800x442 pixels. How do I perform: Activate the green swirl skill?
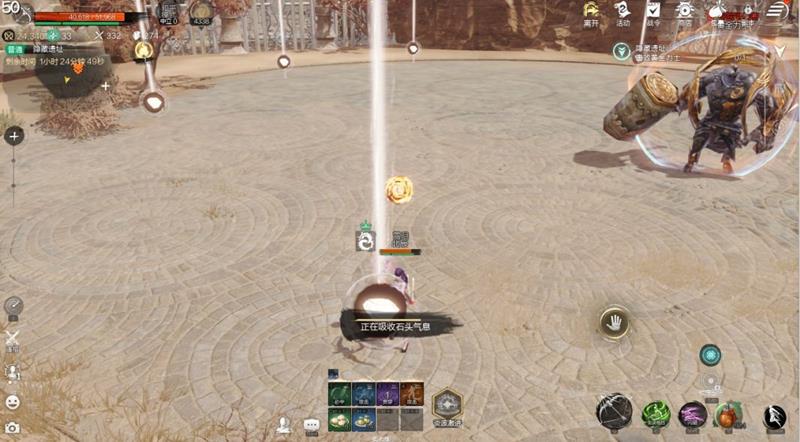[x=656, y=413]
